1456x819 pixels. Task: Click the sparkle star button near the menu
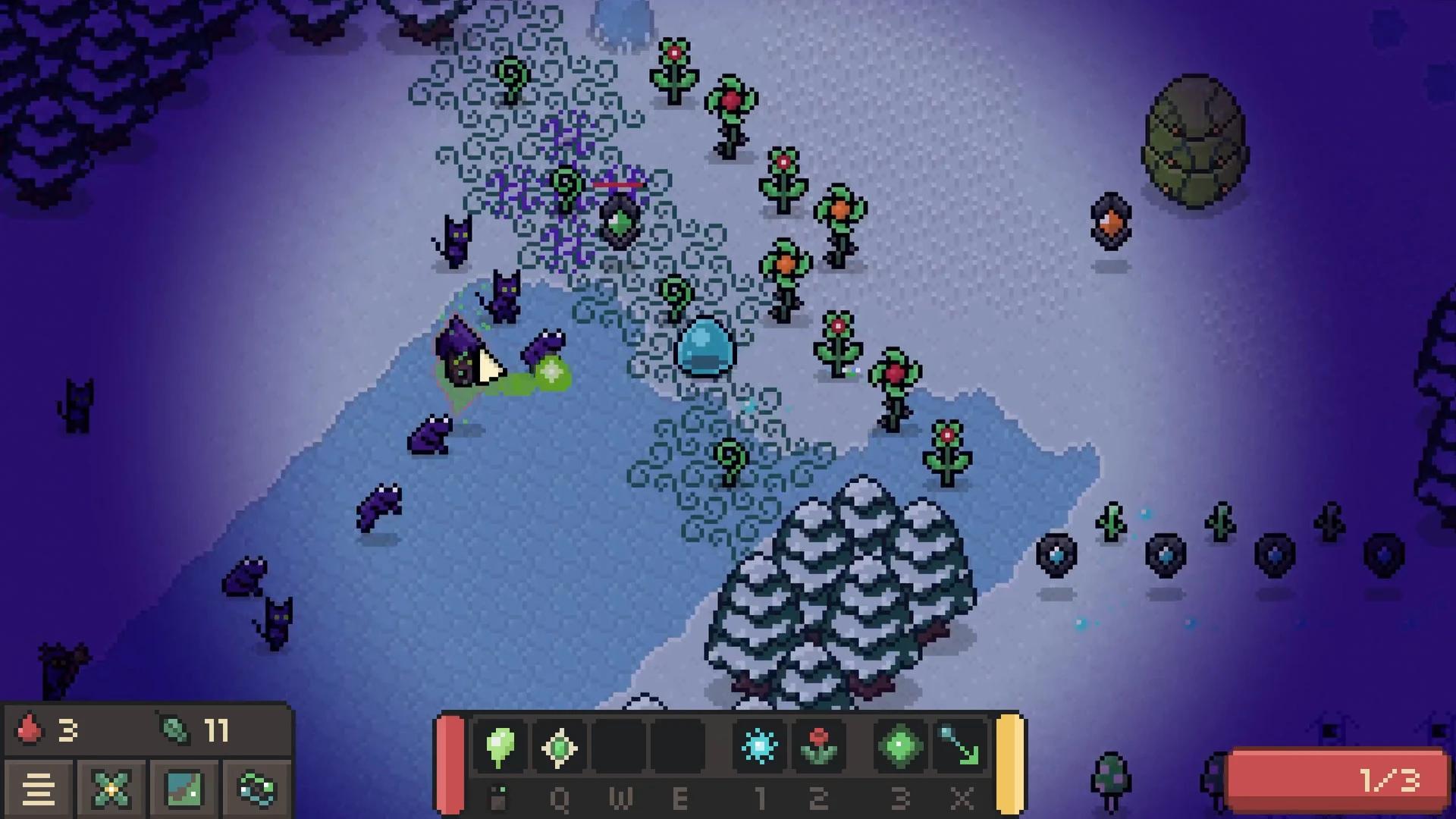coord(110,789)
